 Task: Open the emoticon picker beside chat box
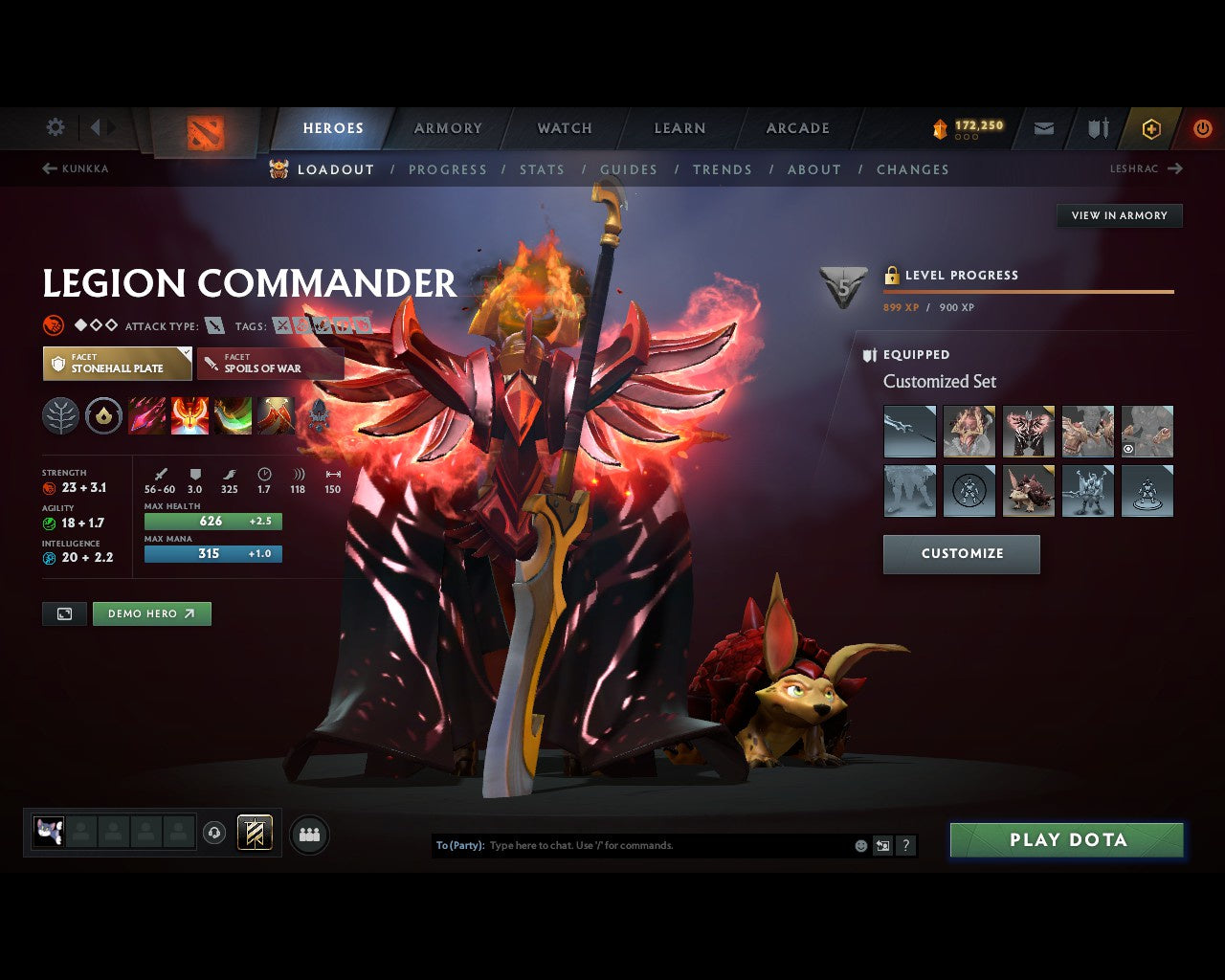[x=858, y=845]
